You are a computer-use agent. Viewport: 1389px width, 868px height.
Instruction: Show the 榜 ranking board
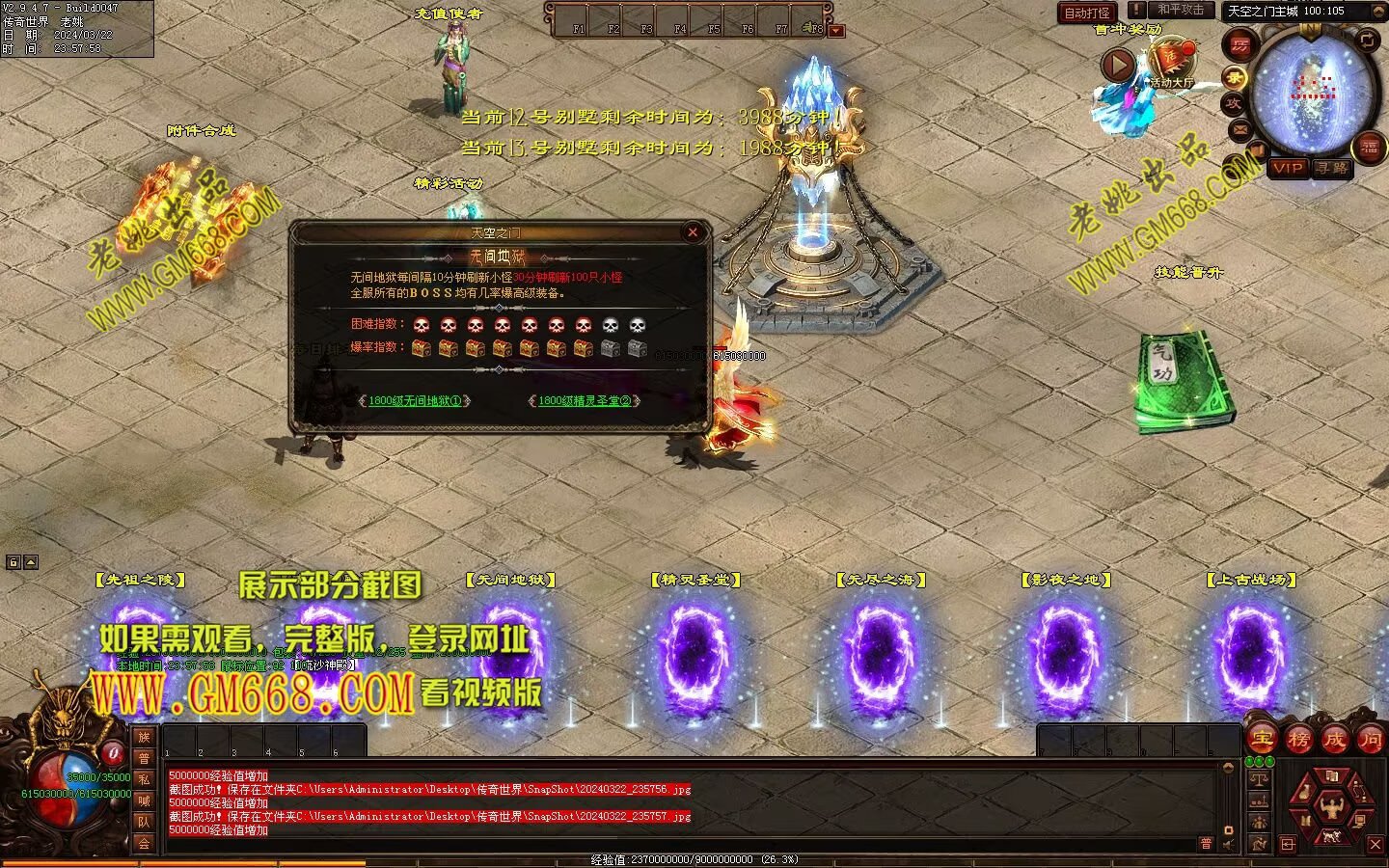tap(1298, 739)
